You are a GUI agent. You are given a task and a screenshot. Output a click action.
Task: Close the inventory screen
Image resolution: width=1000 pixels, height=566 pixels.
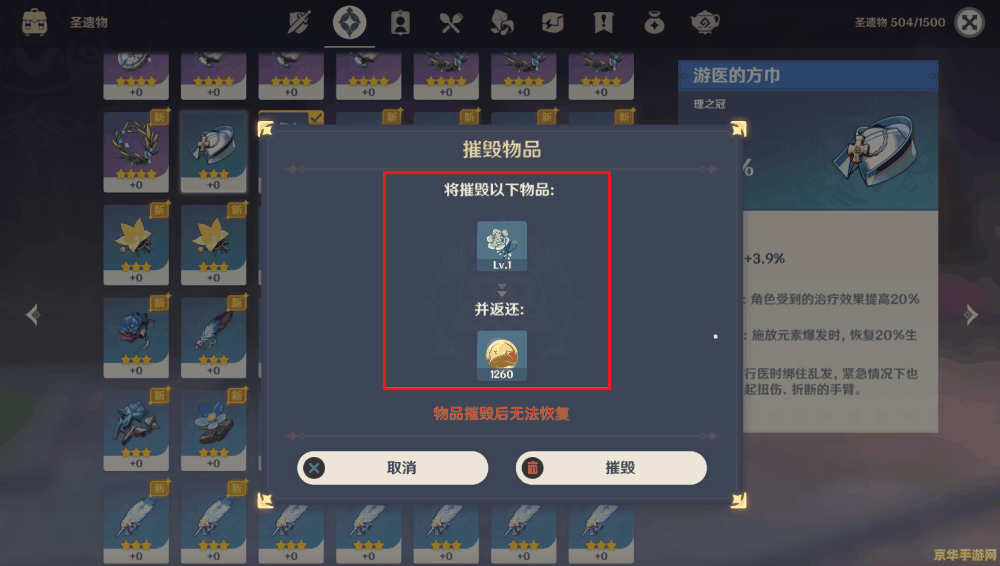tap(969, 22)
